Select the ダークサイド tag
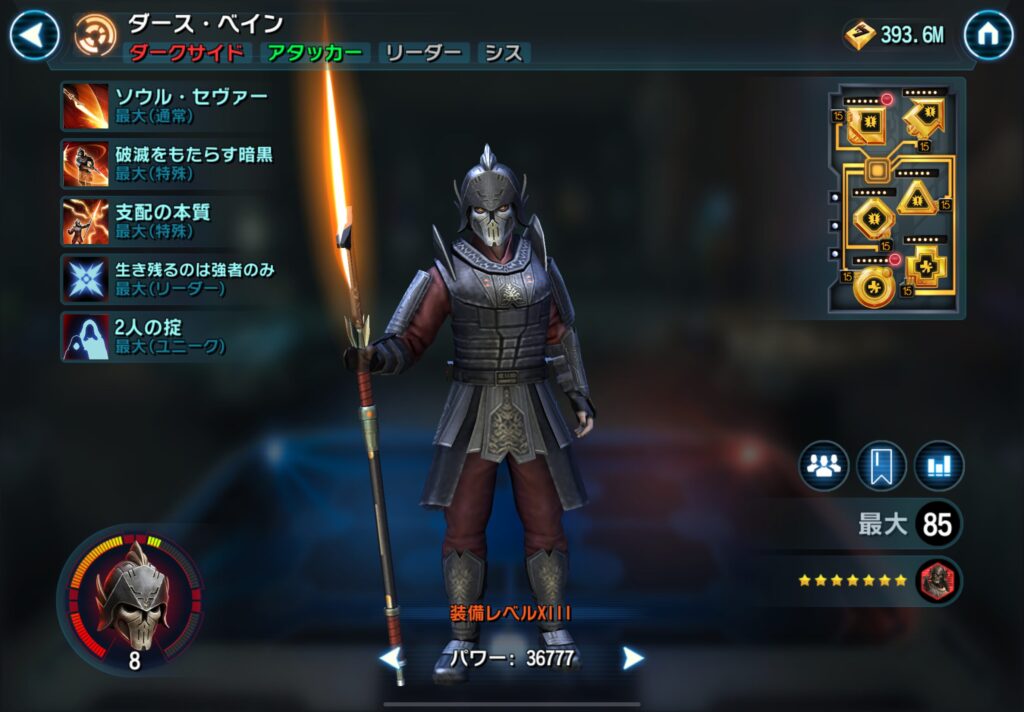Screen dimensions: 1024x712 186,53
